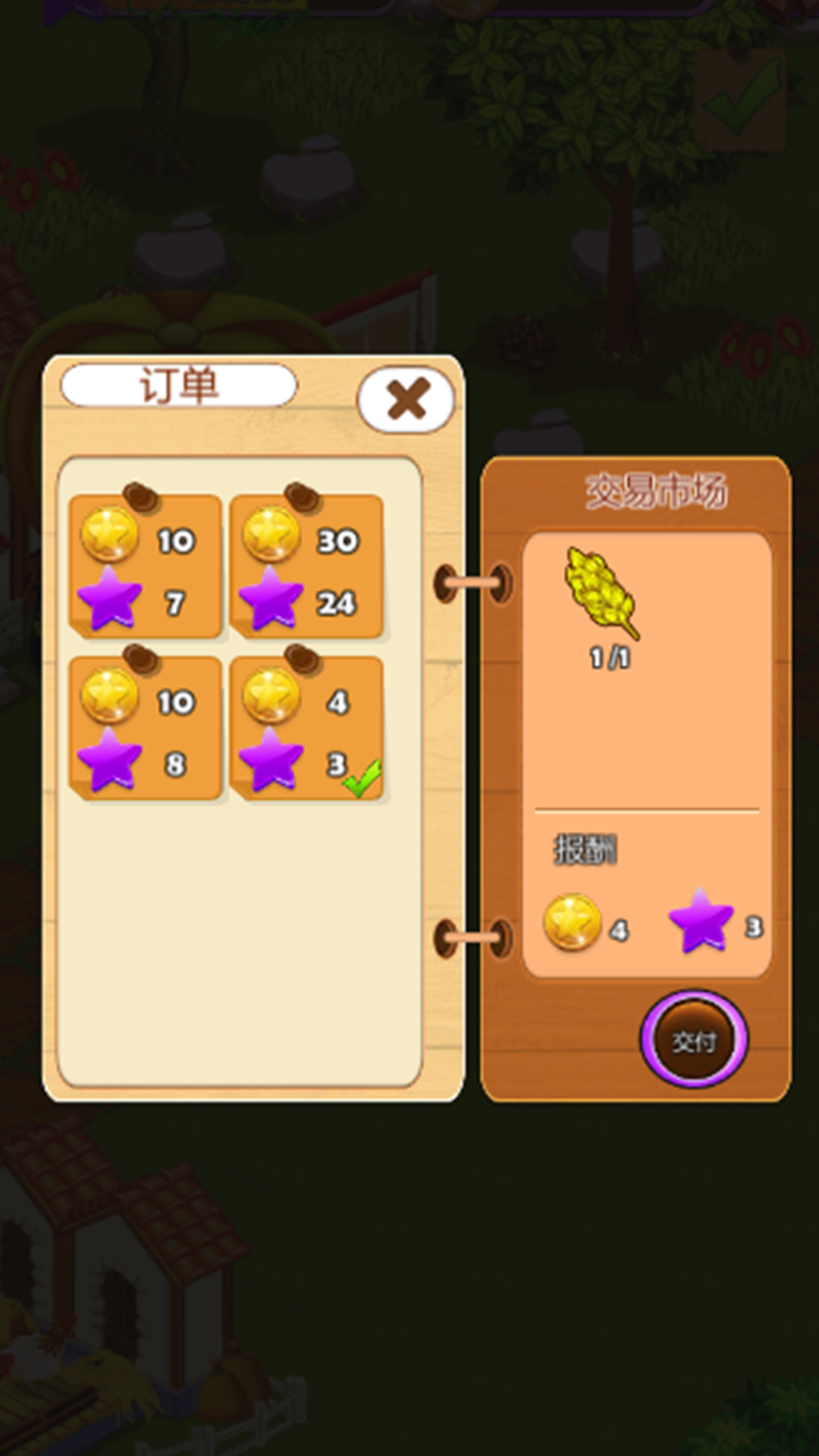This screenshot has height=1456, width=819.
Task: Close the 订单 orders panel
Action: tap(406, 399)
